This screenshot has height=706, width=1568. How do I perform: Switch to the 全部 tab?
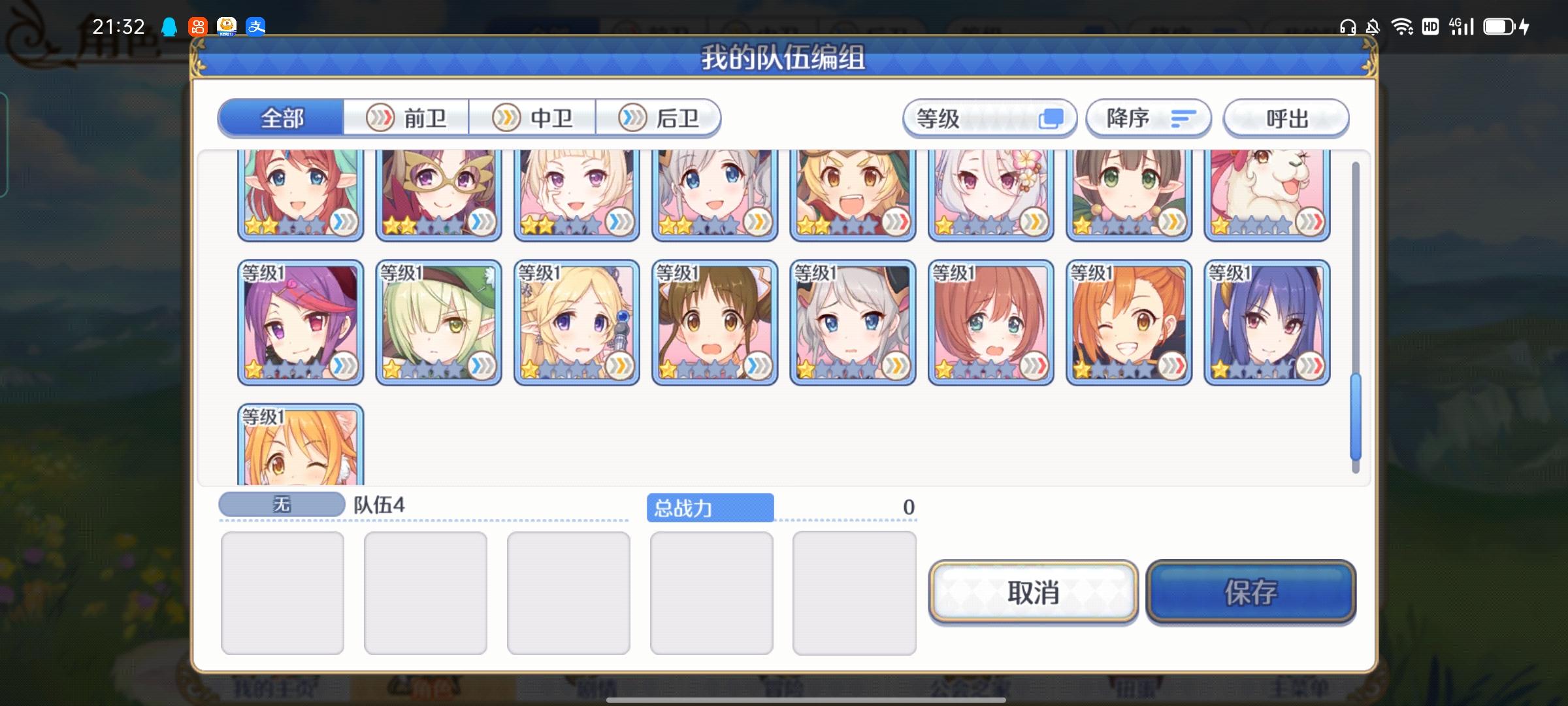click(x=281, y=118)
